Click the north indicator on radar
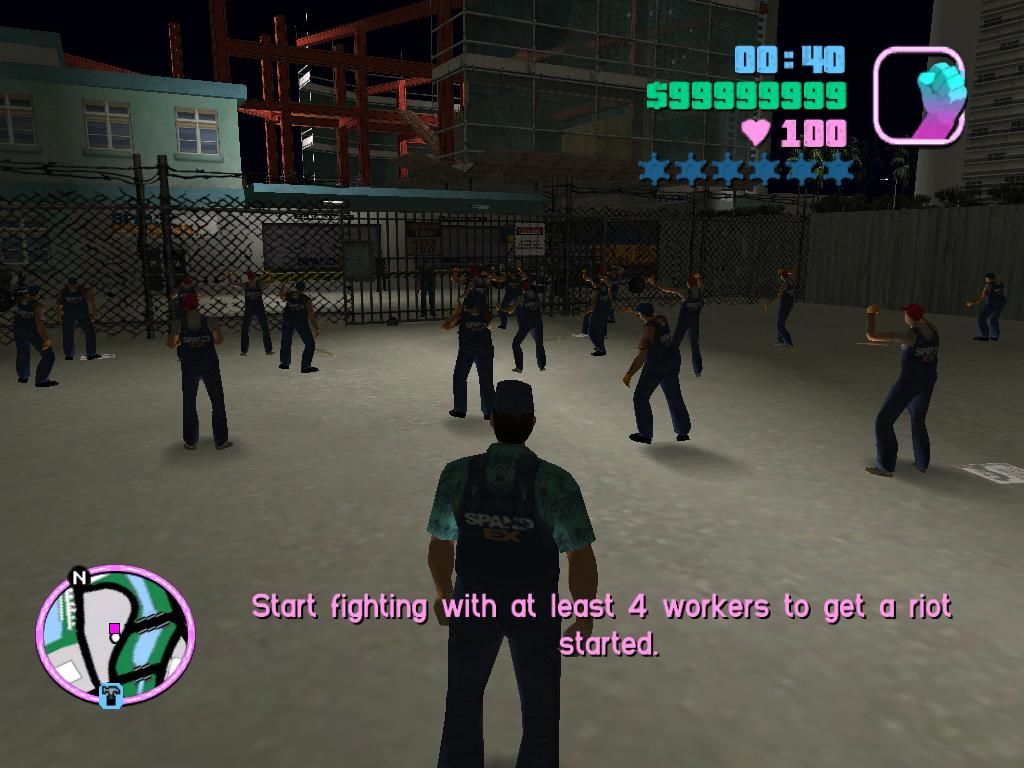This screenshot has width=1024, height=768. [78, 577]
